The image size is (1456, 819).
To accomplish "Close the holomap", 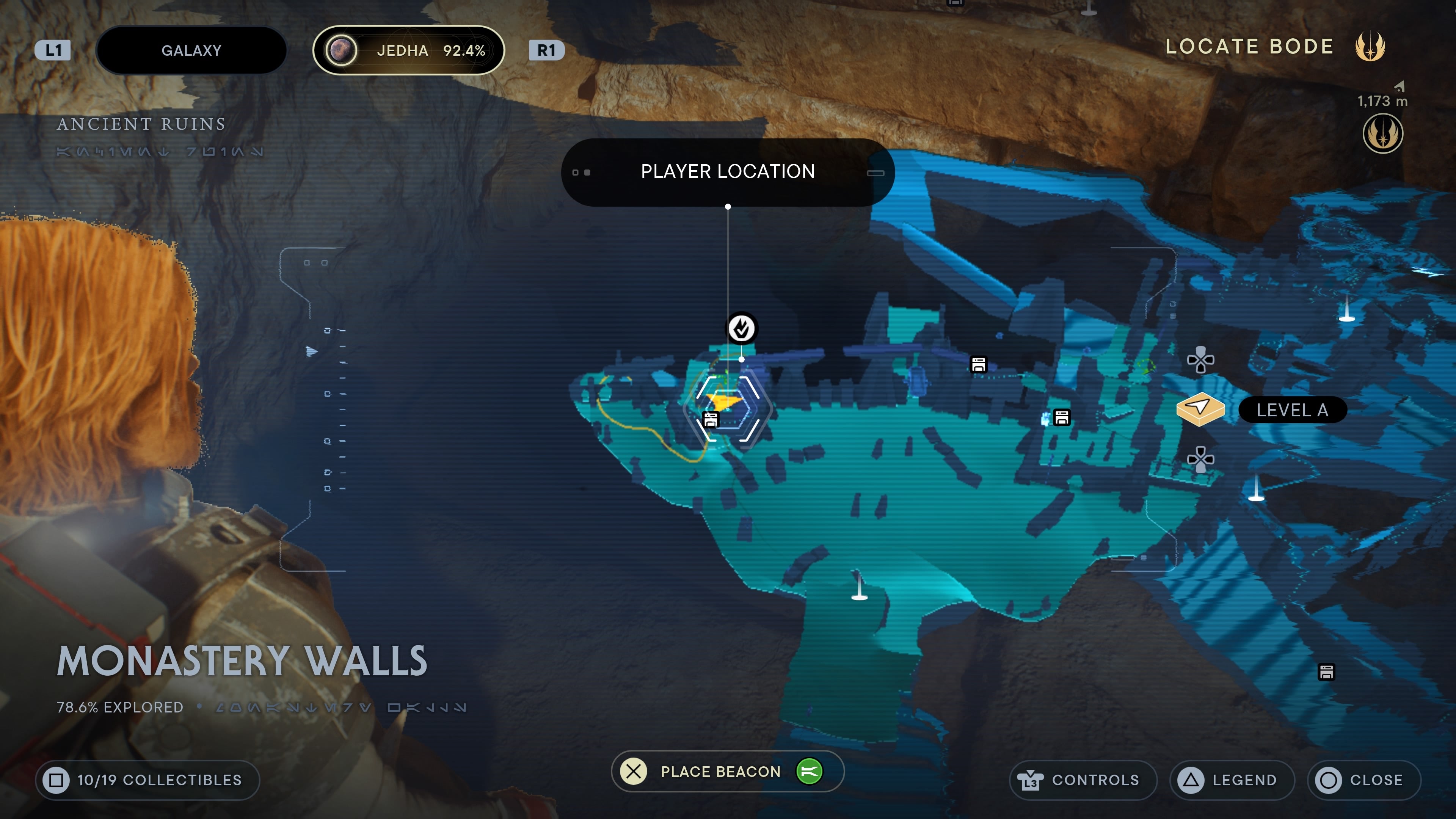I will [1363, 780].
